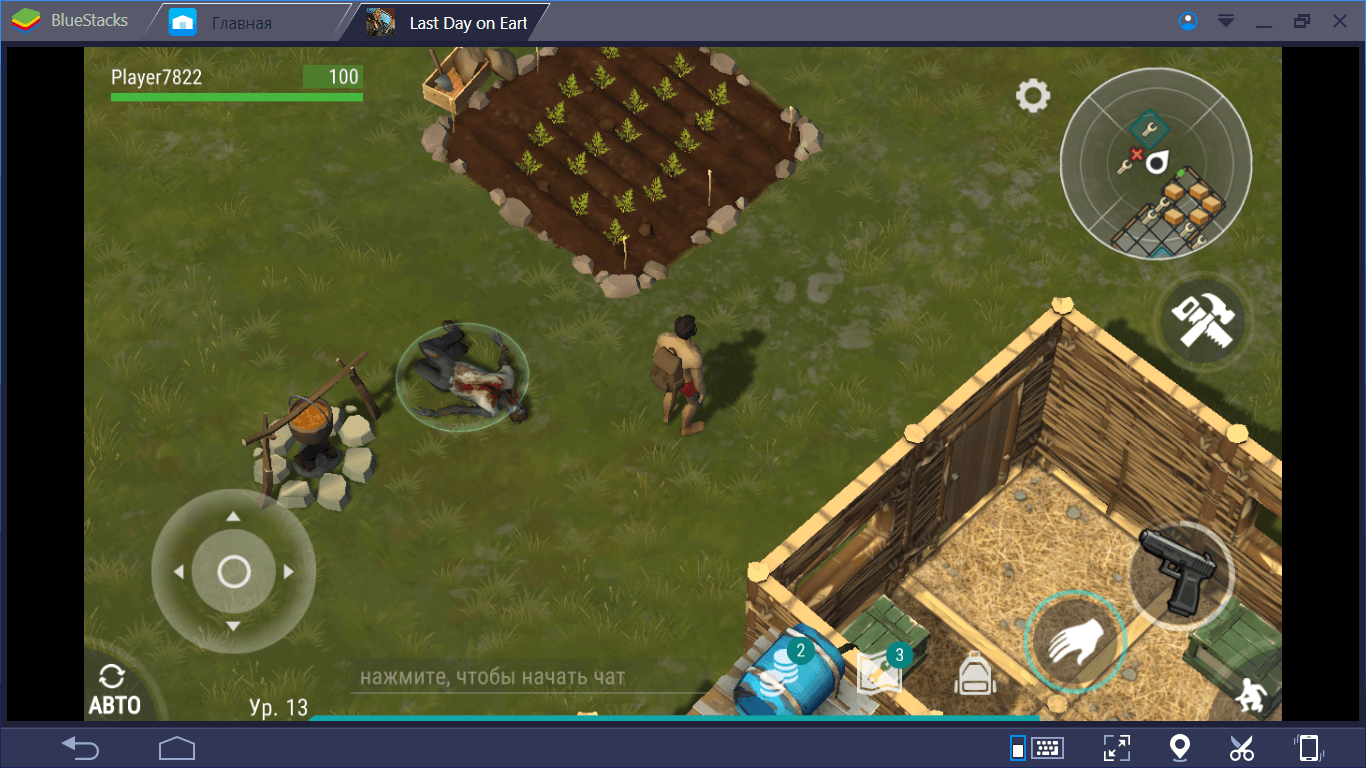Open the crafting blueprints with badge 3
This screenshot has width=1366, height=768.
(x=880, y=672)
